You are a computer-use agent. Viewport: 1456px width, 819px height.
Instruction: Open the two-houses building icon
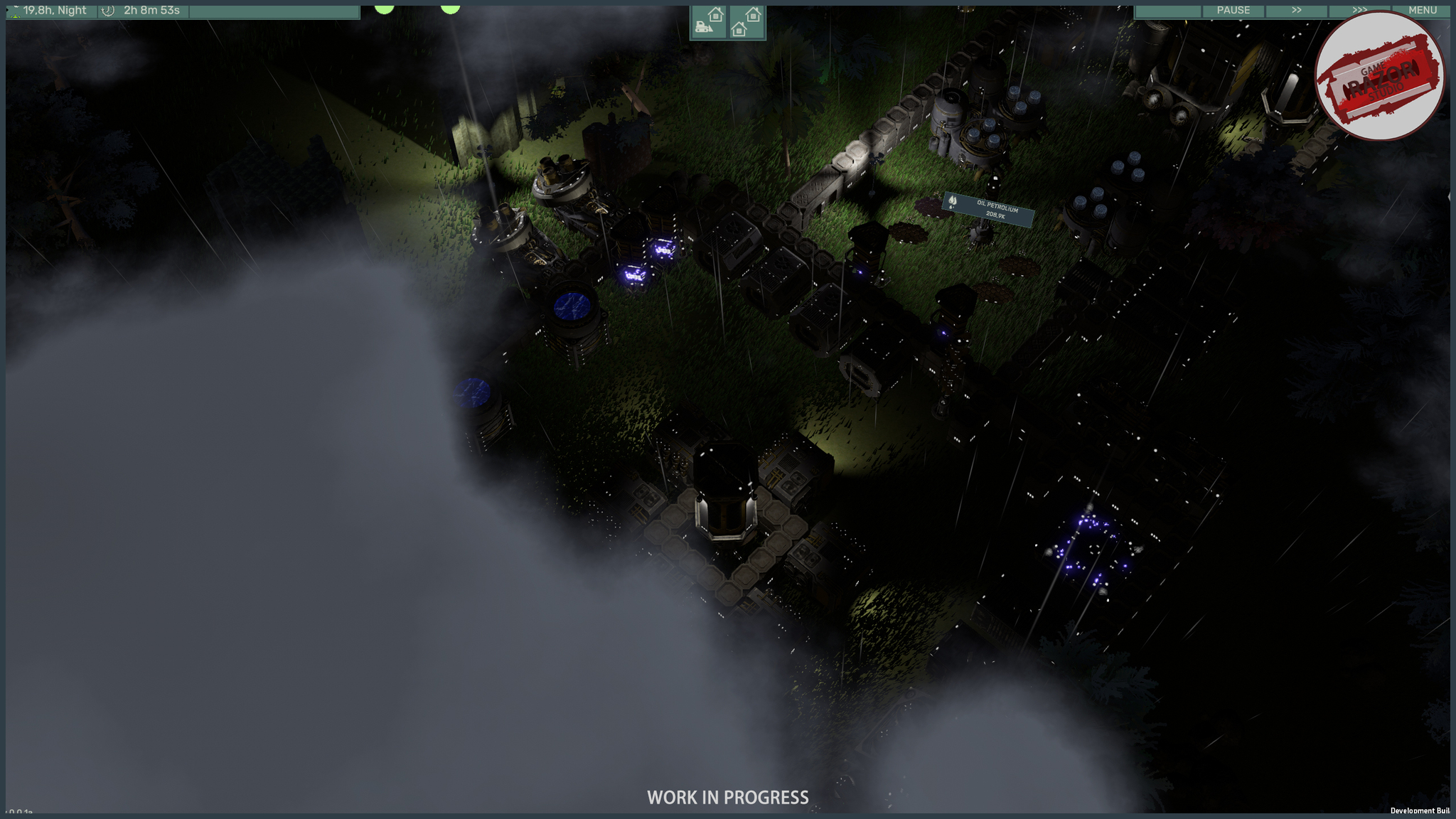[746, 22]
